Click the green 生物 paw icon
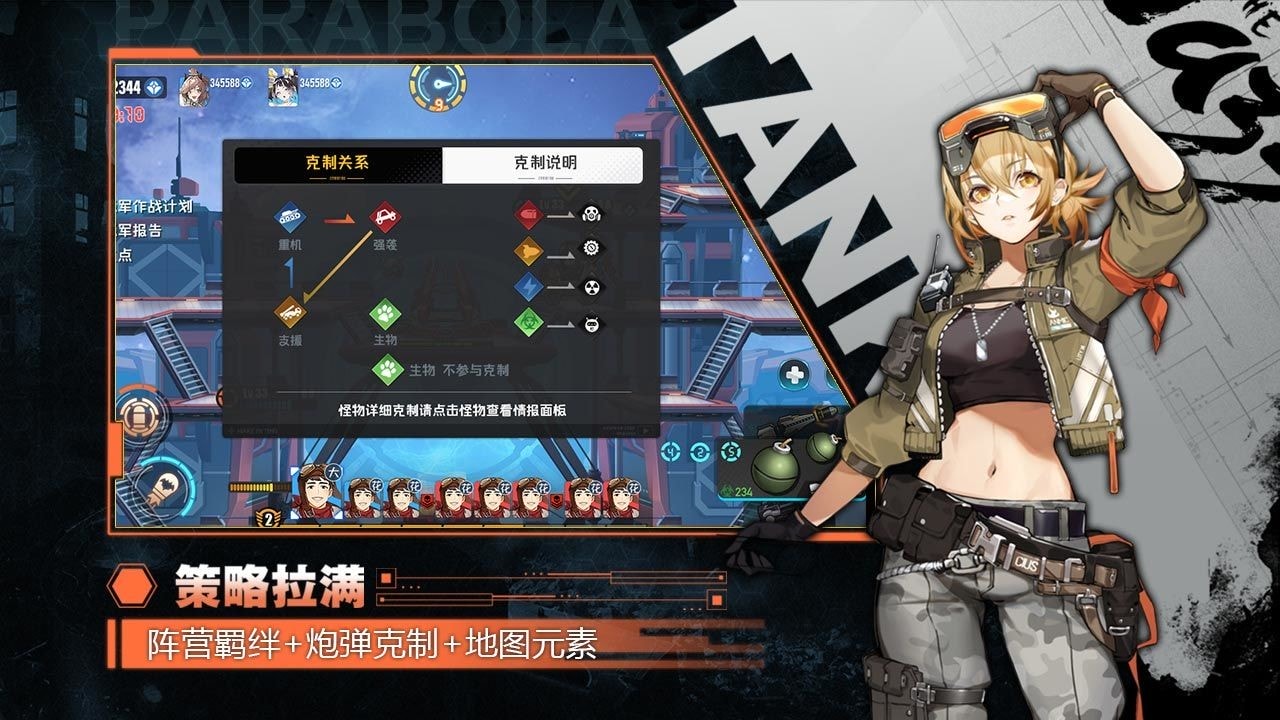 (384, 314)
